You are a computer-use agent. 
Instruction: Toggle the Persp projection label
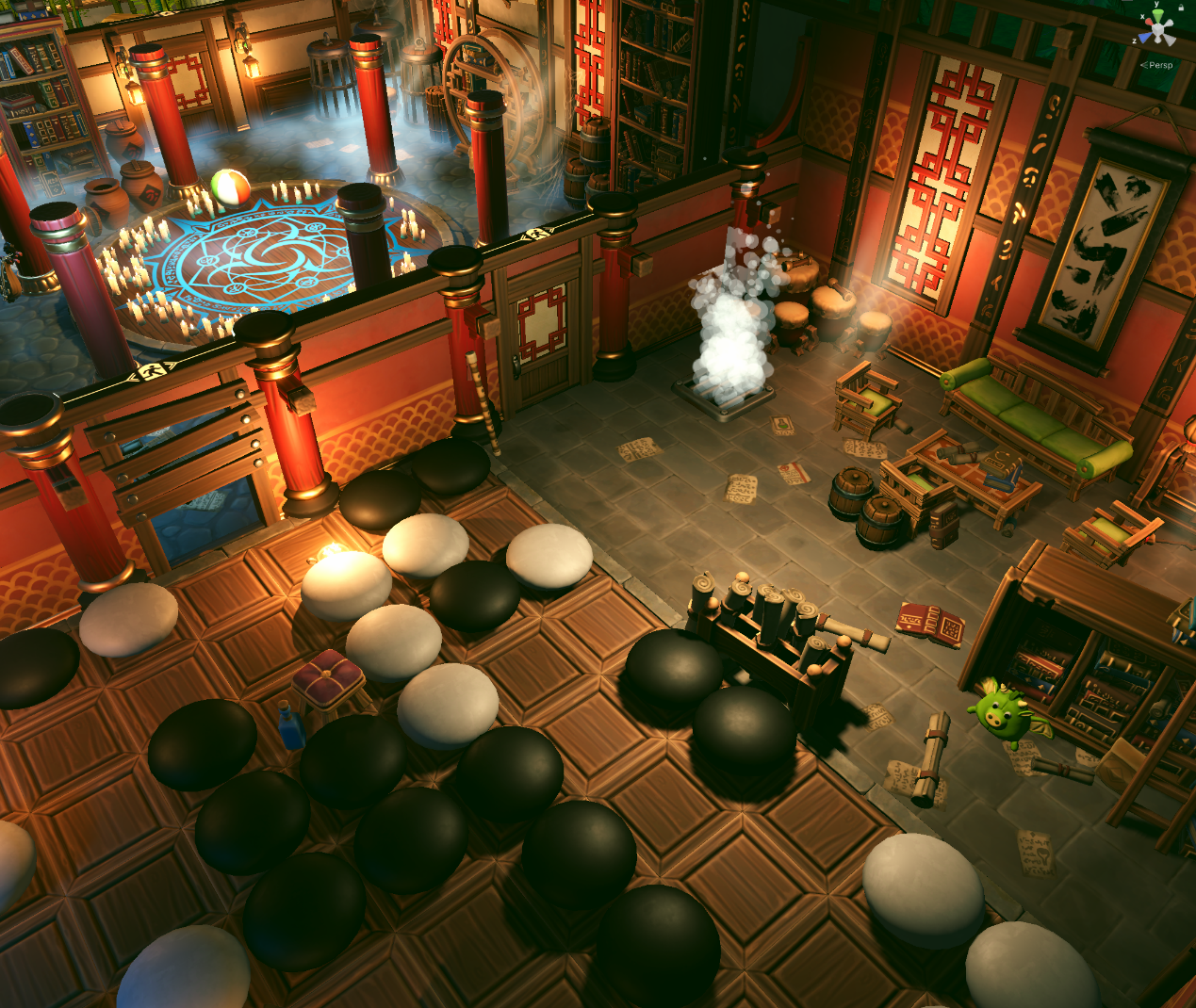tap(1158, 65)
